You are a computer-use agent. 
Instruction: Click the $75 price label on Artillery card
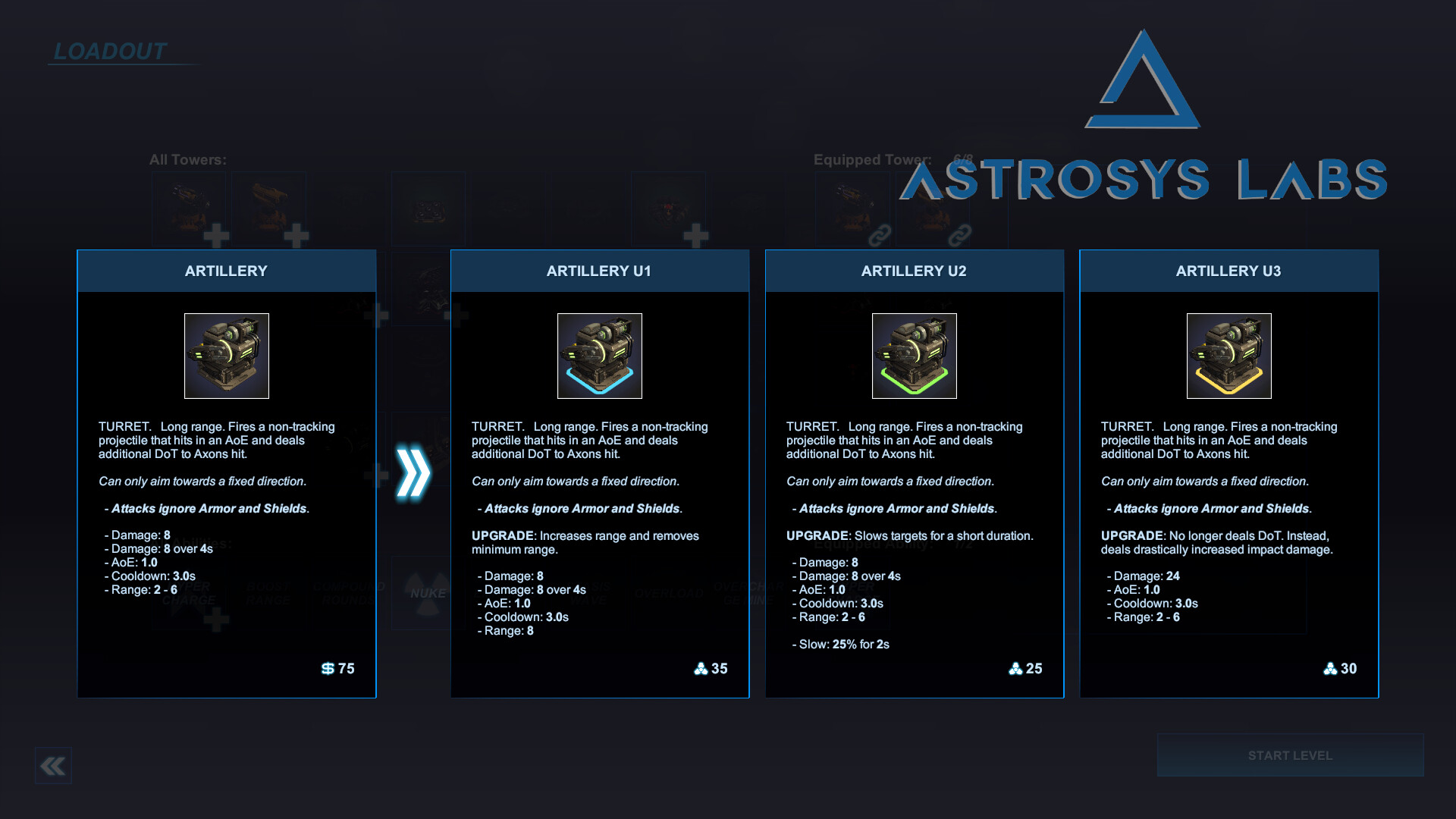coord(338,668)
